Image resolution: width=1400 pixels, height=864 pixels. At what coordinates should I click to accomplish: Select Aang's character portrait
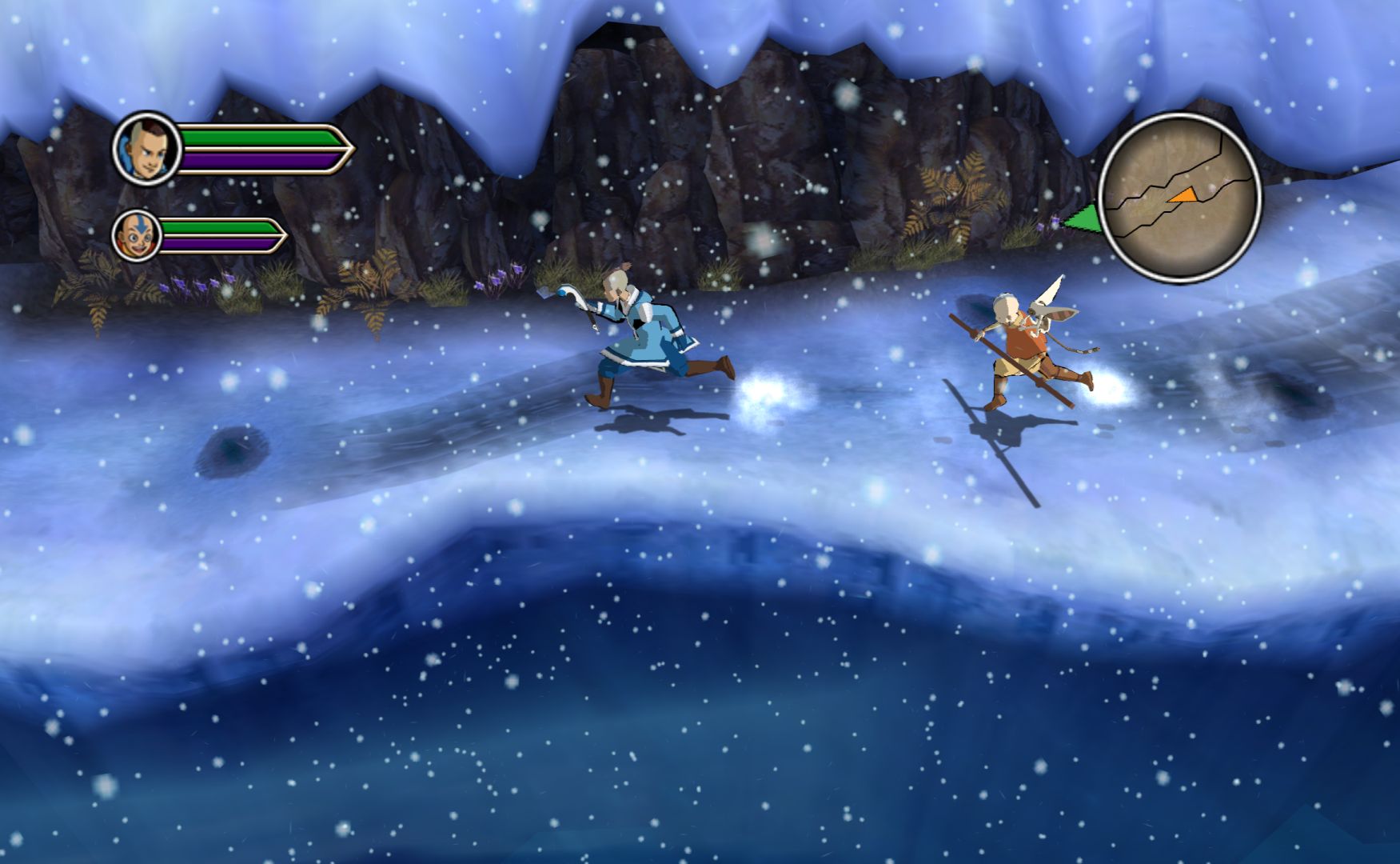[x=137, y=236]
